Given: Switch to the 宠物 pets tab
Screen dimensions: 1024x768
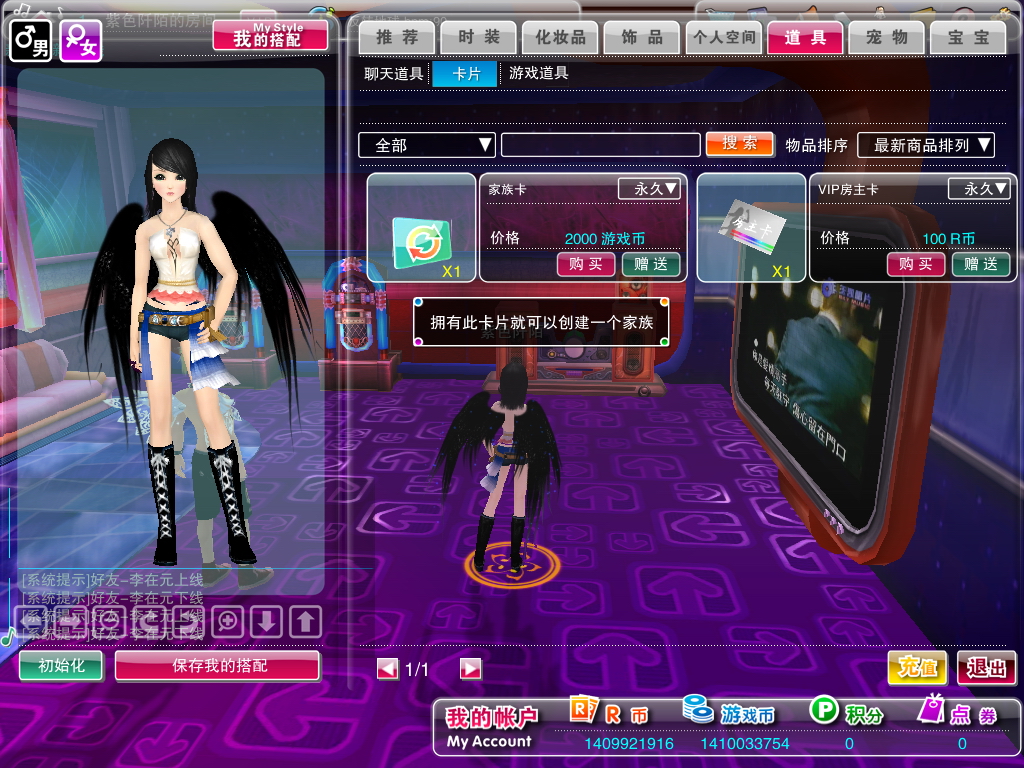Looking at the screenshot, I should [x=887, y=38].
